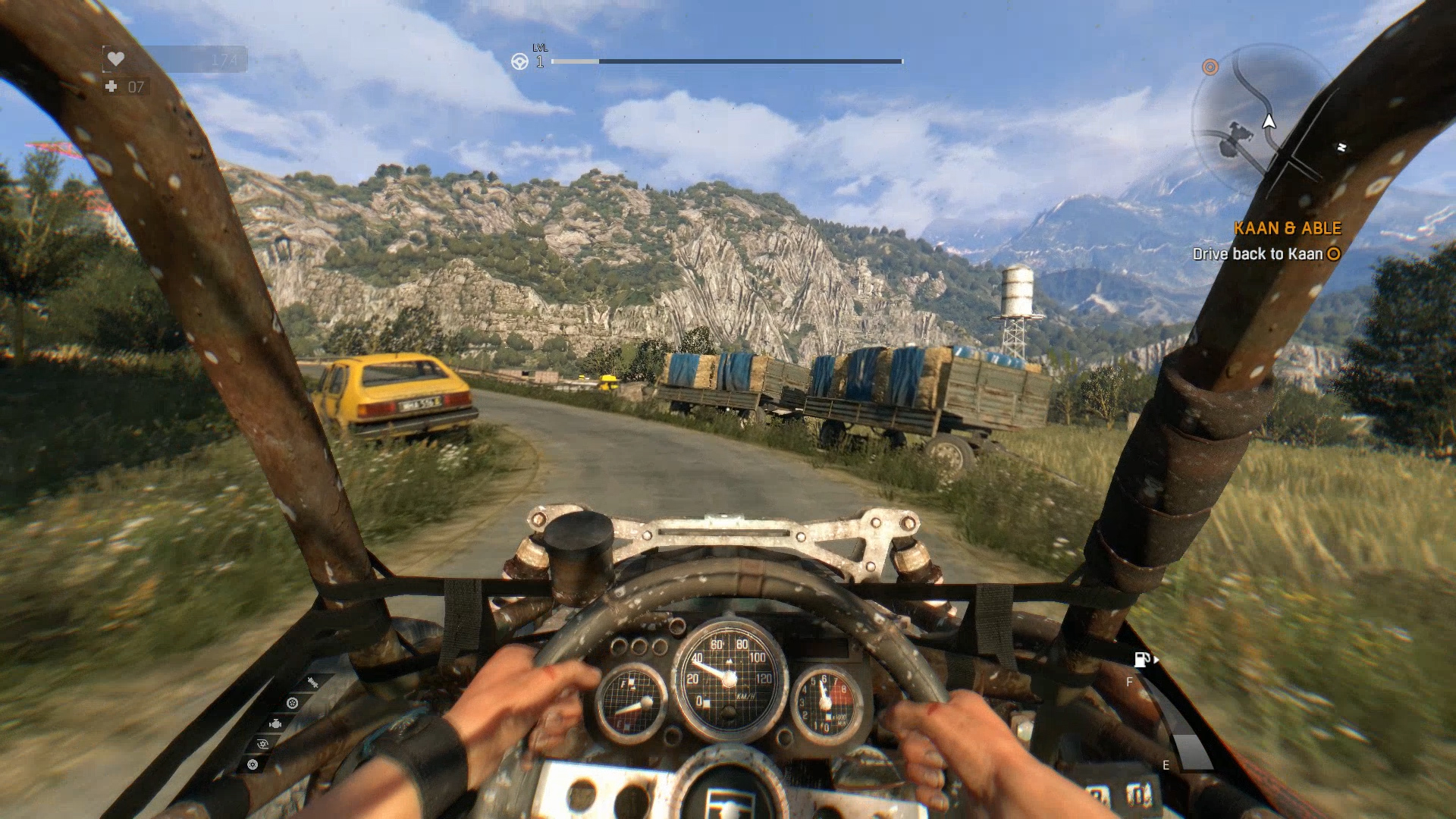Click the medkit plus icon
1456x819 pixels.
click(111, 86)
